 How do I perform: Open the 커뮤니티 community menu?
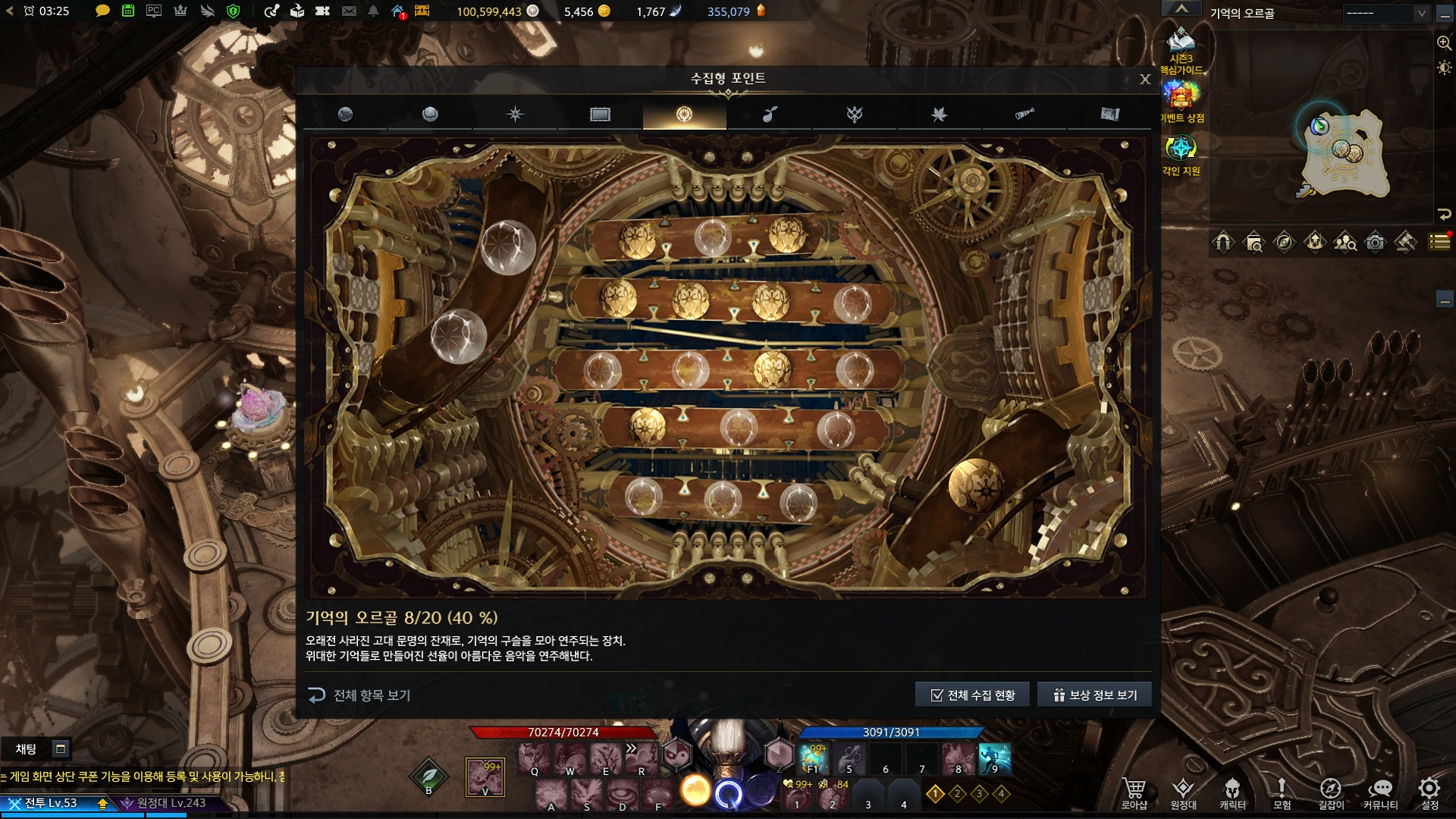coord(1380,793)
